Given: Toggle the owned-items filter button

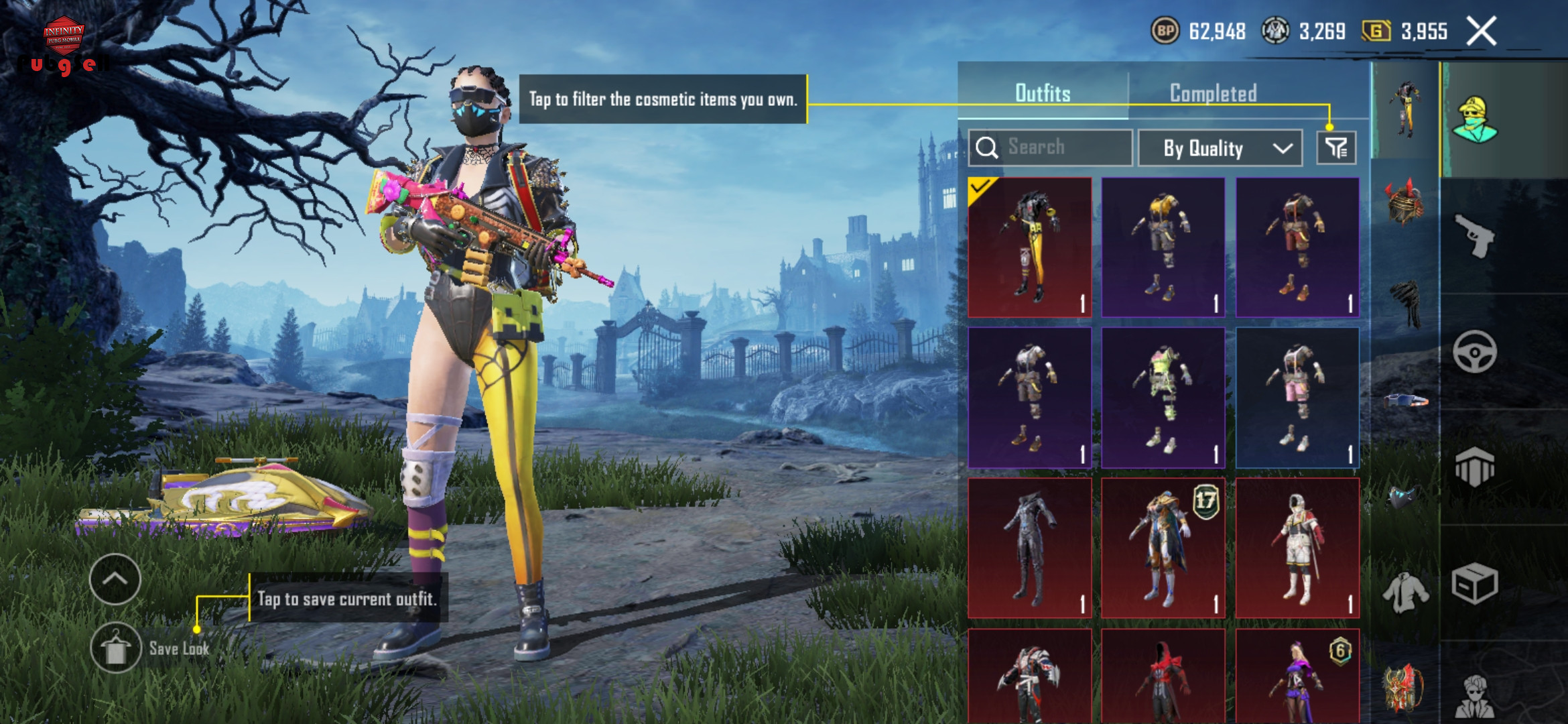Looking at the screenshot, I should pyautogui.click(x=1336, y=147).
